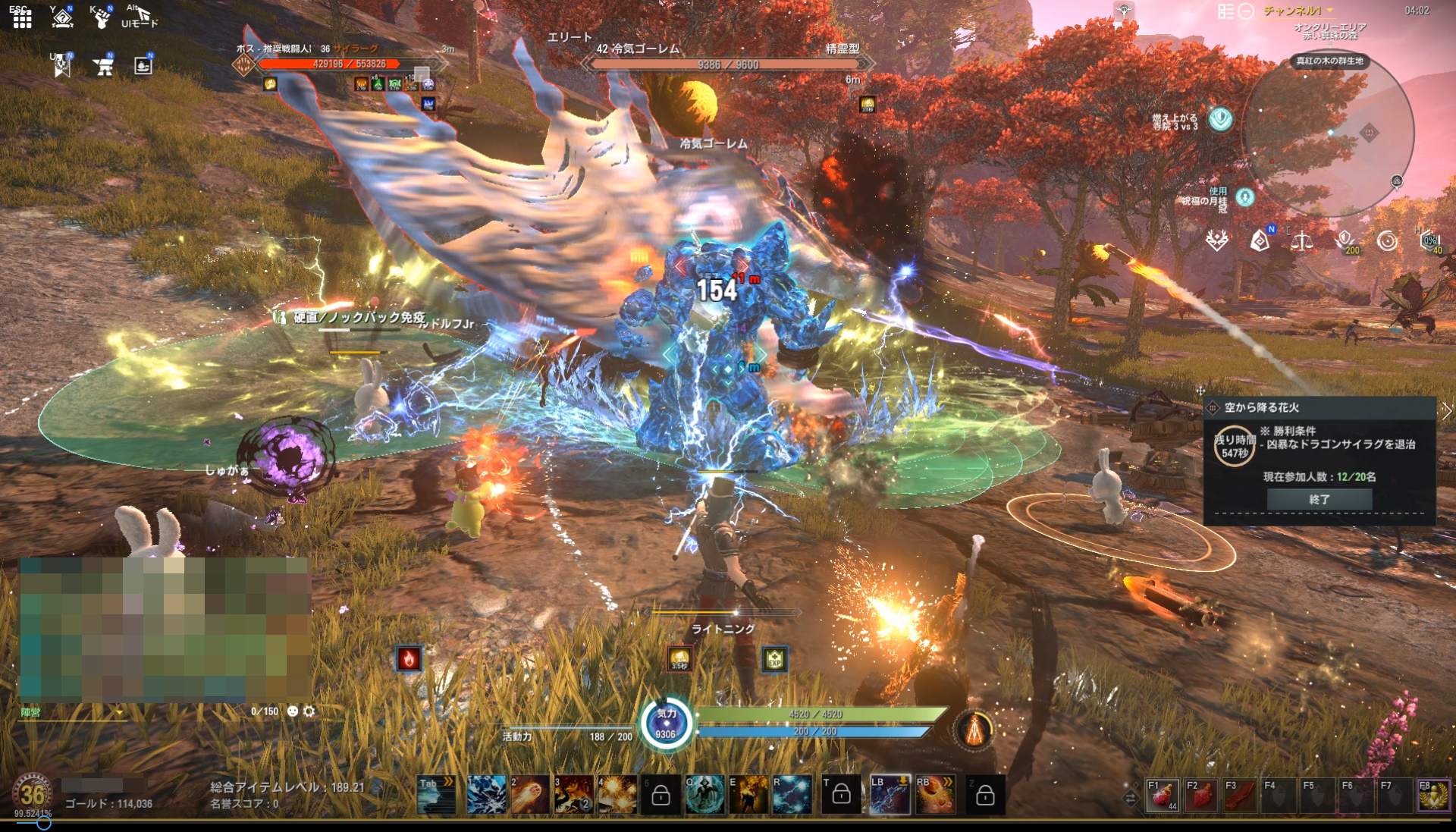
Task: Activate the ice shard skill in slot 1
Action: (487, 794)
